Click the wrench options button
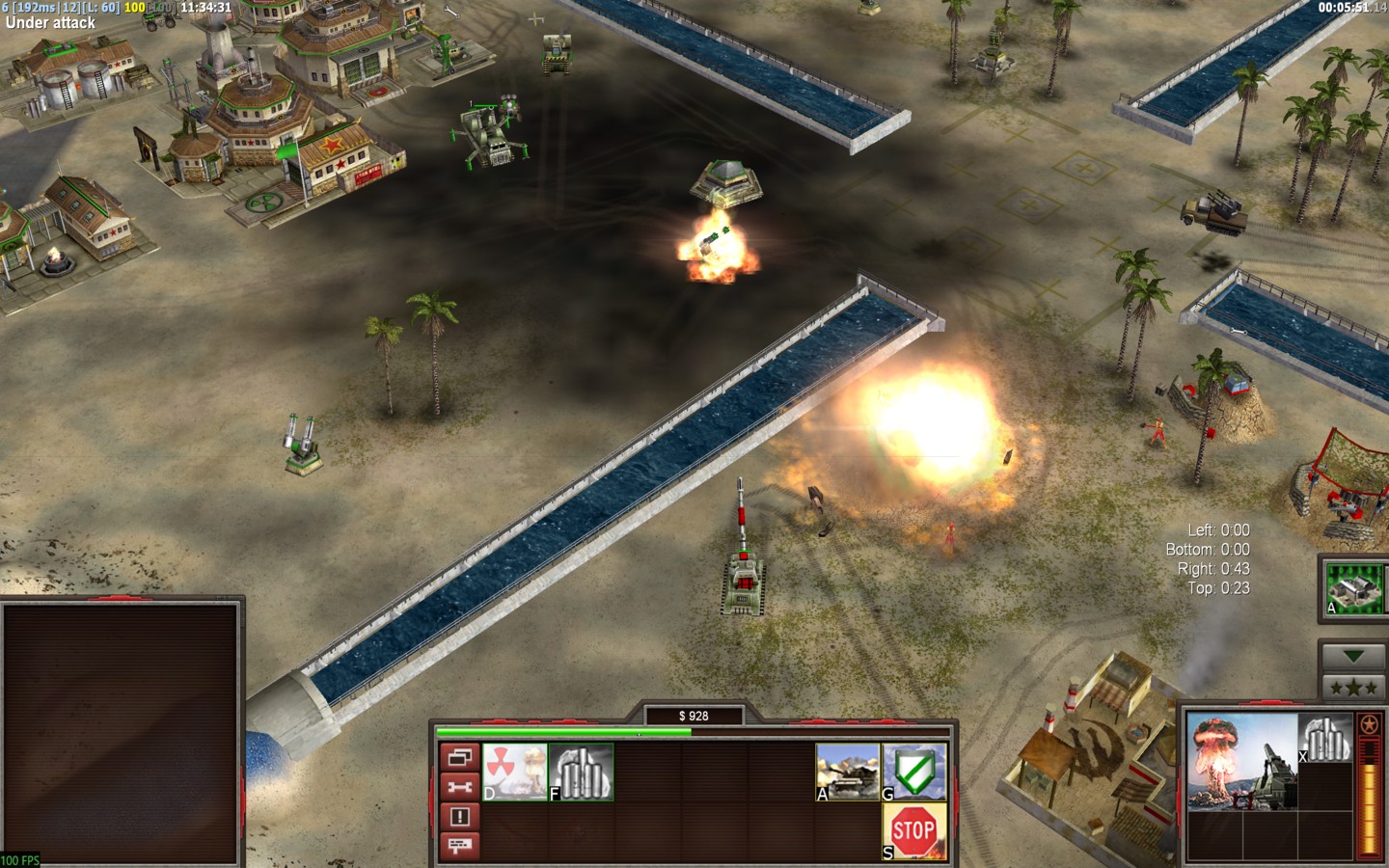 (x=459, y=787)
